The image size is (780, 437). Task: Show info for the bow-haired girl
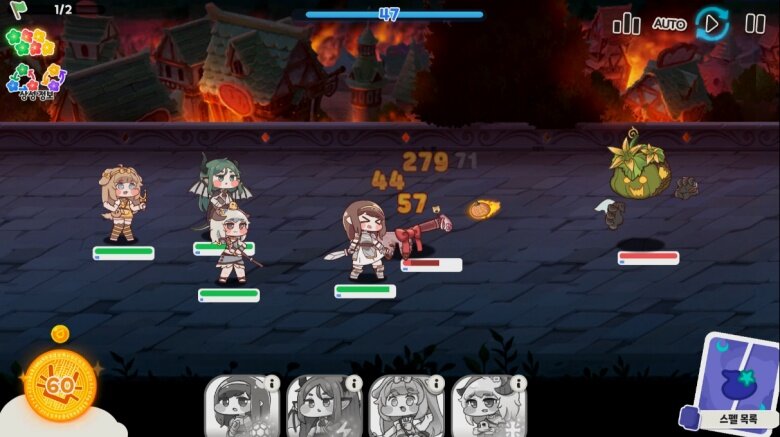pyautogui.click(x=436, y=383)
